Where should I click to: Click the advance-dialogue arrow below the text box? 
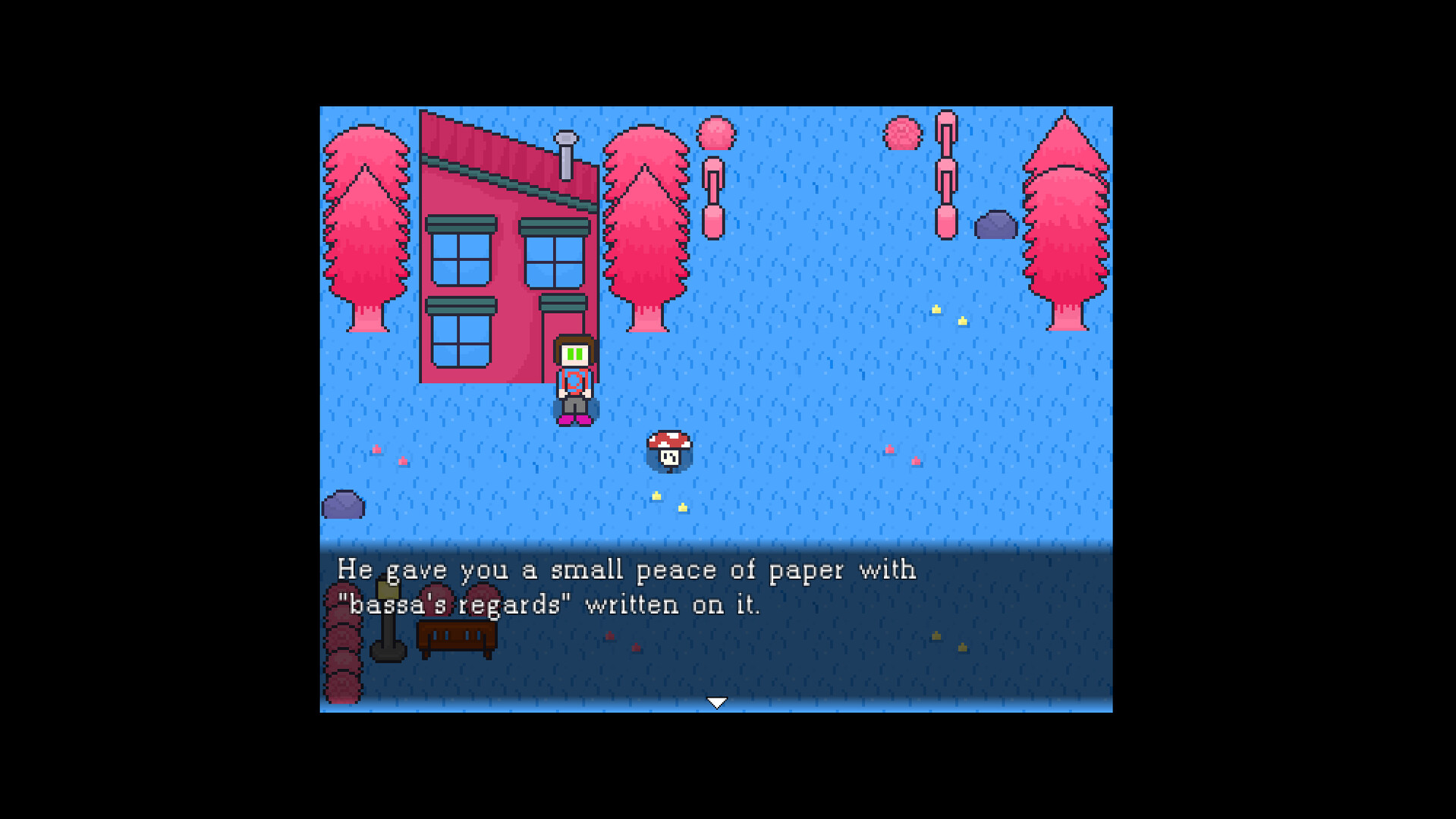[x=718, y=702]
